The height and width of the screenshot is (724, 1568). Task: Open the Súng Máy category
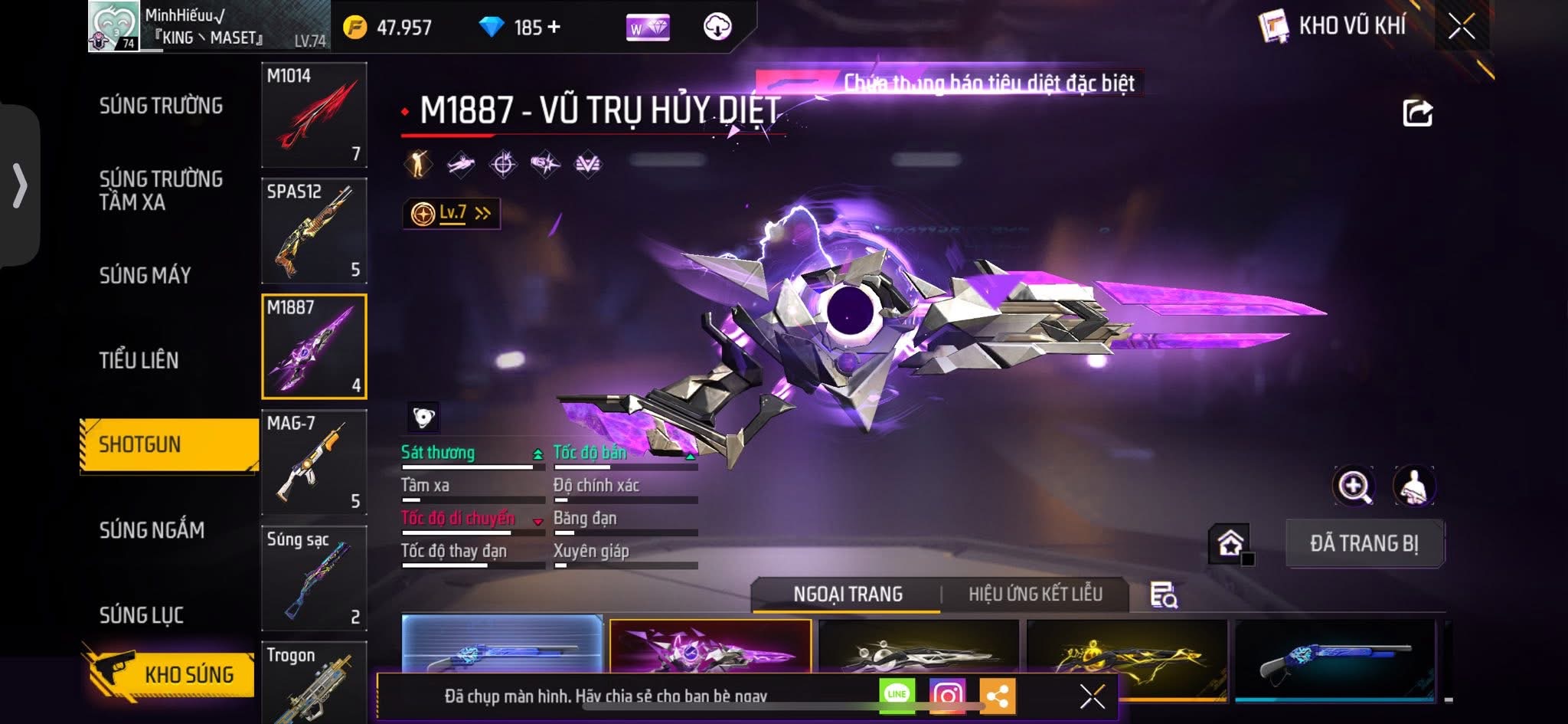145,275
